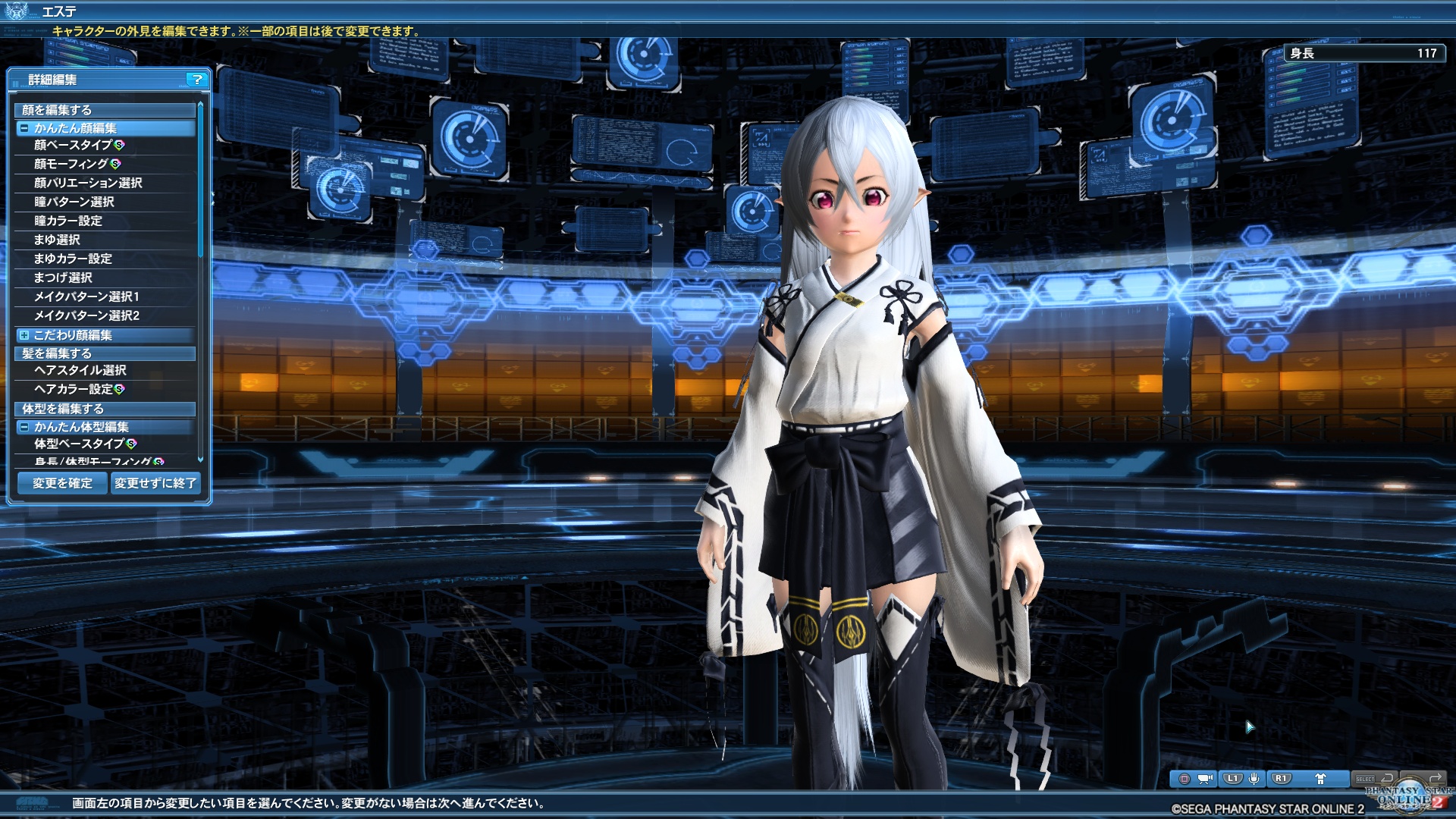Screen dimensions: 1456x819
Task: Open ヘアスタイル選択 hairstyle selection
Action: (x=80, y=370)
